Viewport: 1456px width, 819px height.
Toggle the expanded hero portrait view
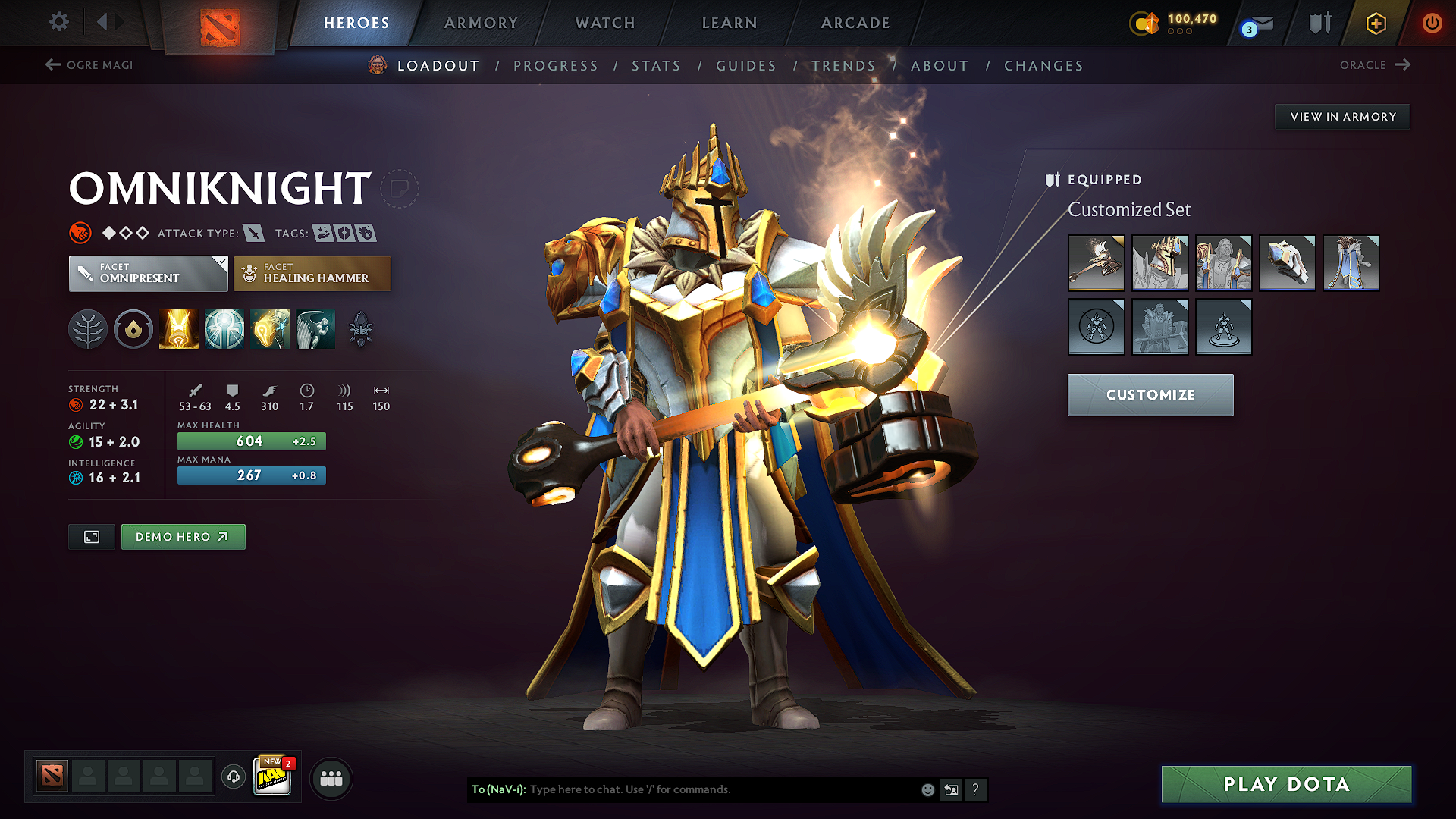(x=91, y=536)
